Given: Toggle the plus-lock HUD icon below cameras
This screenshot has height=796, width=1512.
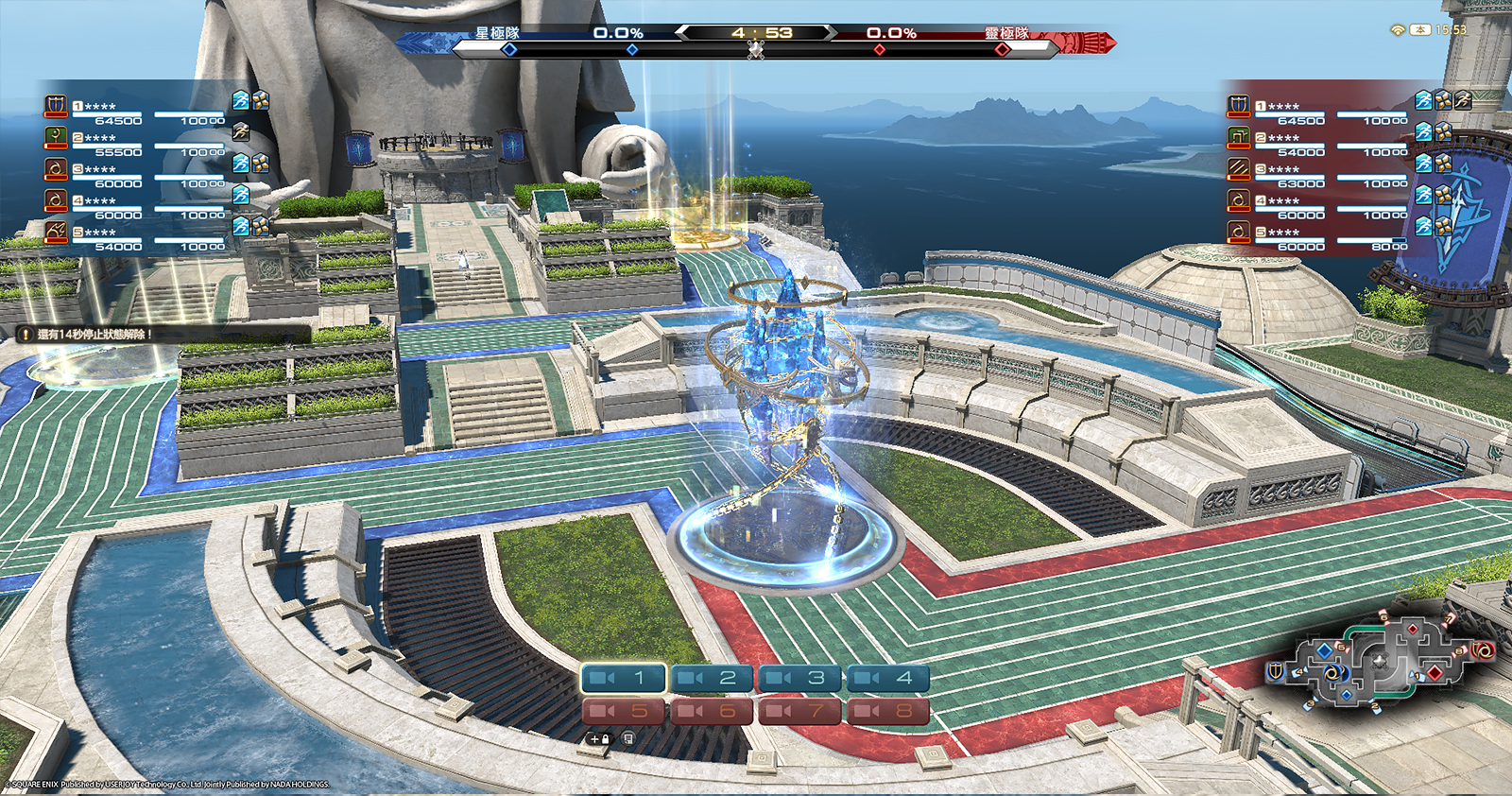Looking at the screenshot, I should [599, 739].
